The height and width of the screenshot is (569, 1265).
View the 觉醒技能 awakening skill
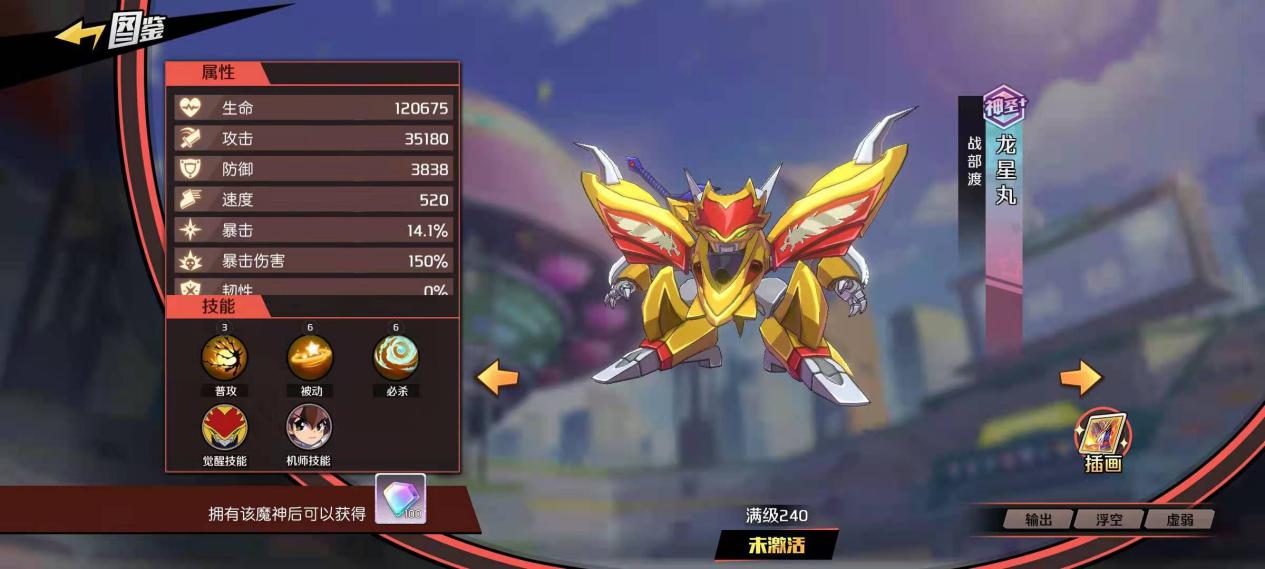[x=225, y=428]
